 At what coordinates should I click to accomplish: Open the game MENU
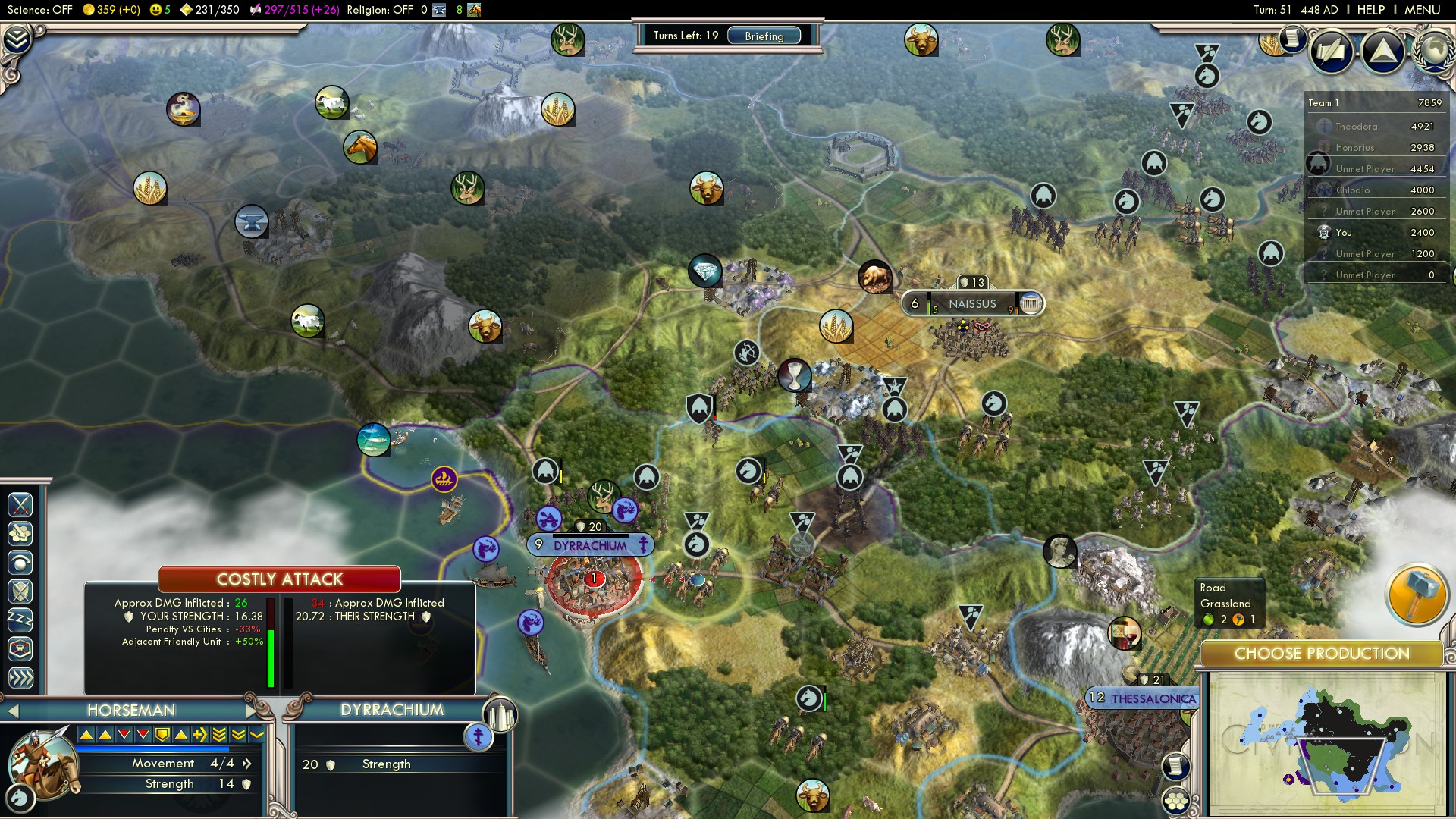tap(1421, 10)
